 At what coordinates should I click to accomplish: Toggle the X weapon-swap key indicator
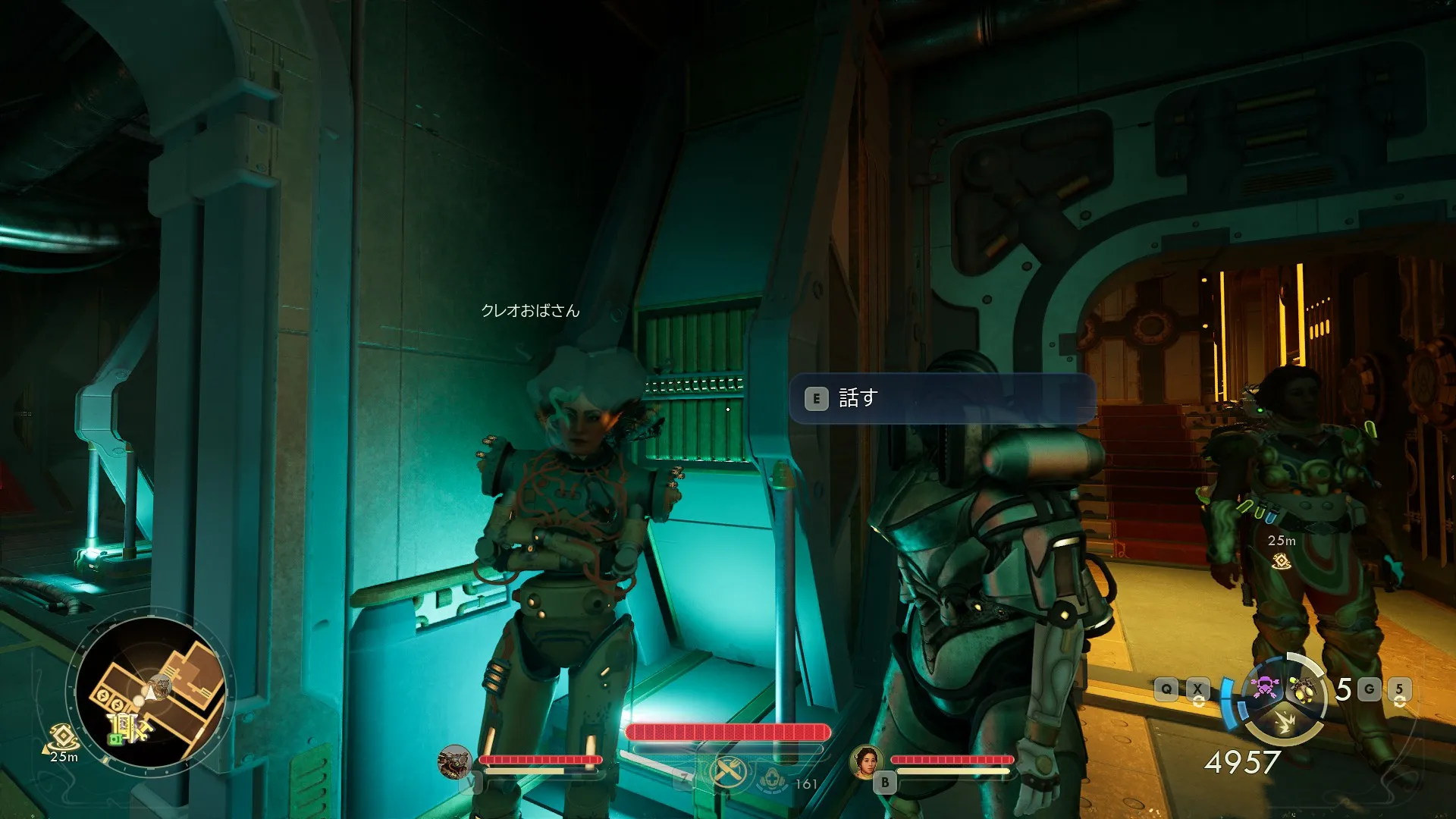[1198, 689]
